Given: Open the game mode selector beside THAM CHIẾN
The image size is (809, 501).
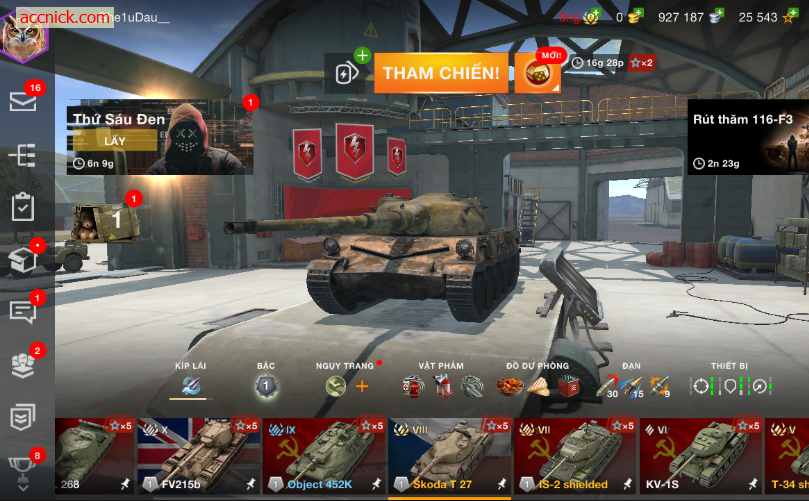Looking at the screenshot, I should pos(346,73).
